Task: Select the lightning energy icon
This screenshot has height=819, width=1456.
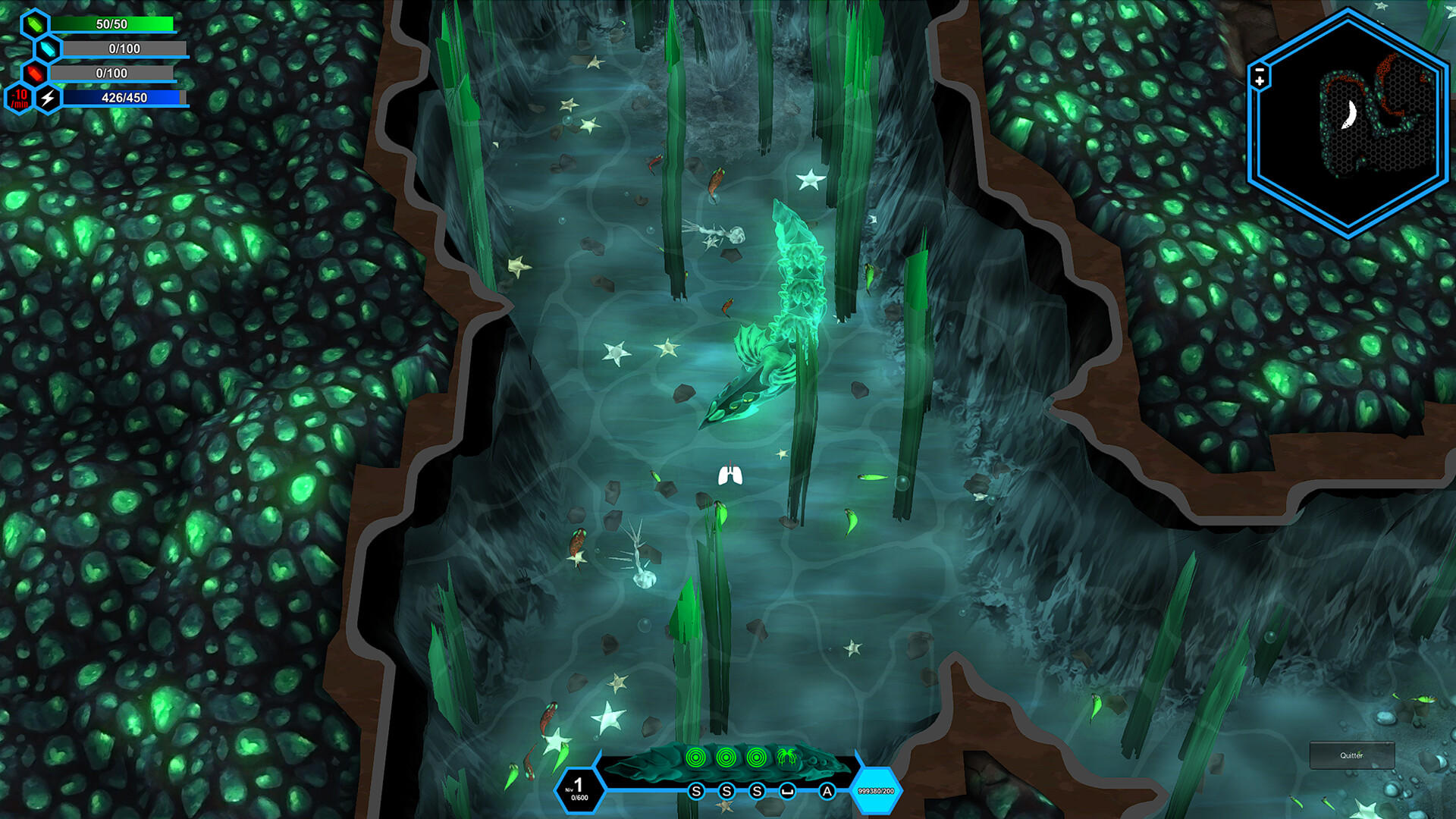Action: tap(49, 99)
